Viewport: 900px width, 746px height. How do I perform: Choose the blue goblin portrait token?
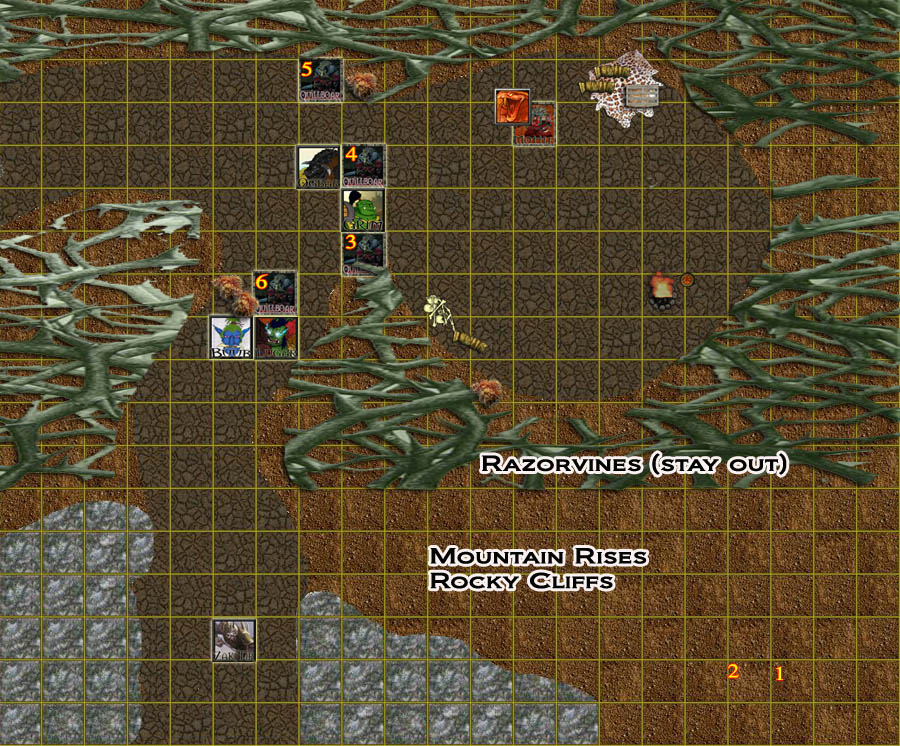tap(232, 338)
